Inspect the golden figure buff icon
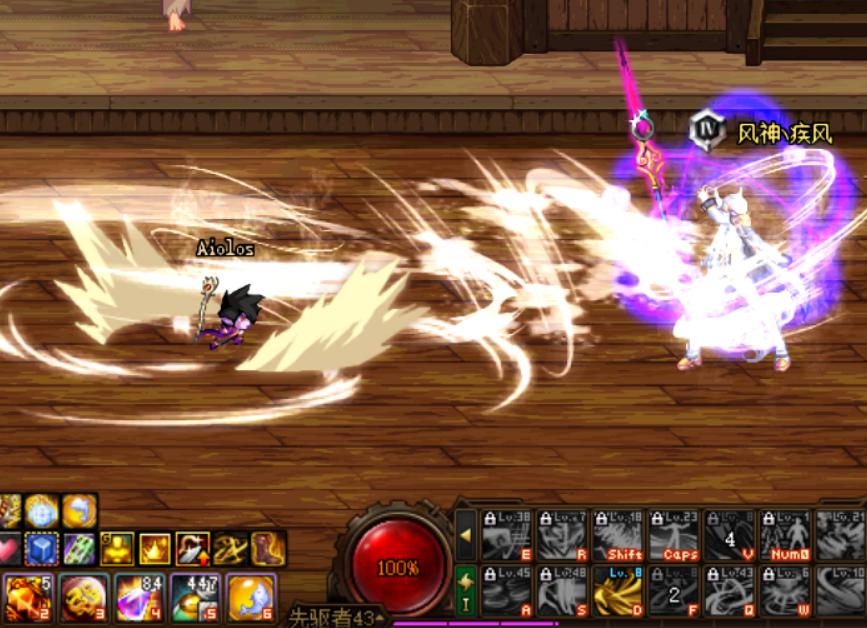The width and height of the screenshot is (867, 628). pyautogui.click(x=117, y=548)
